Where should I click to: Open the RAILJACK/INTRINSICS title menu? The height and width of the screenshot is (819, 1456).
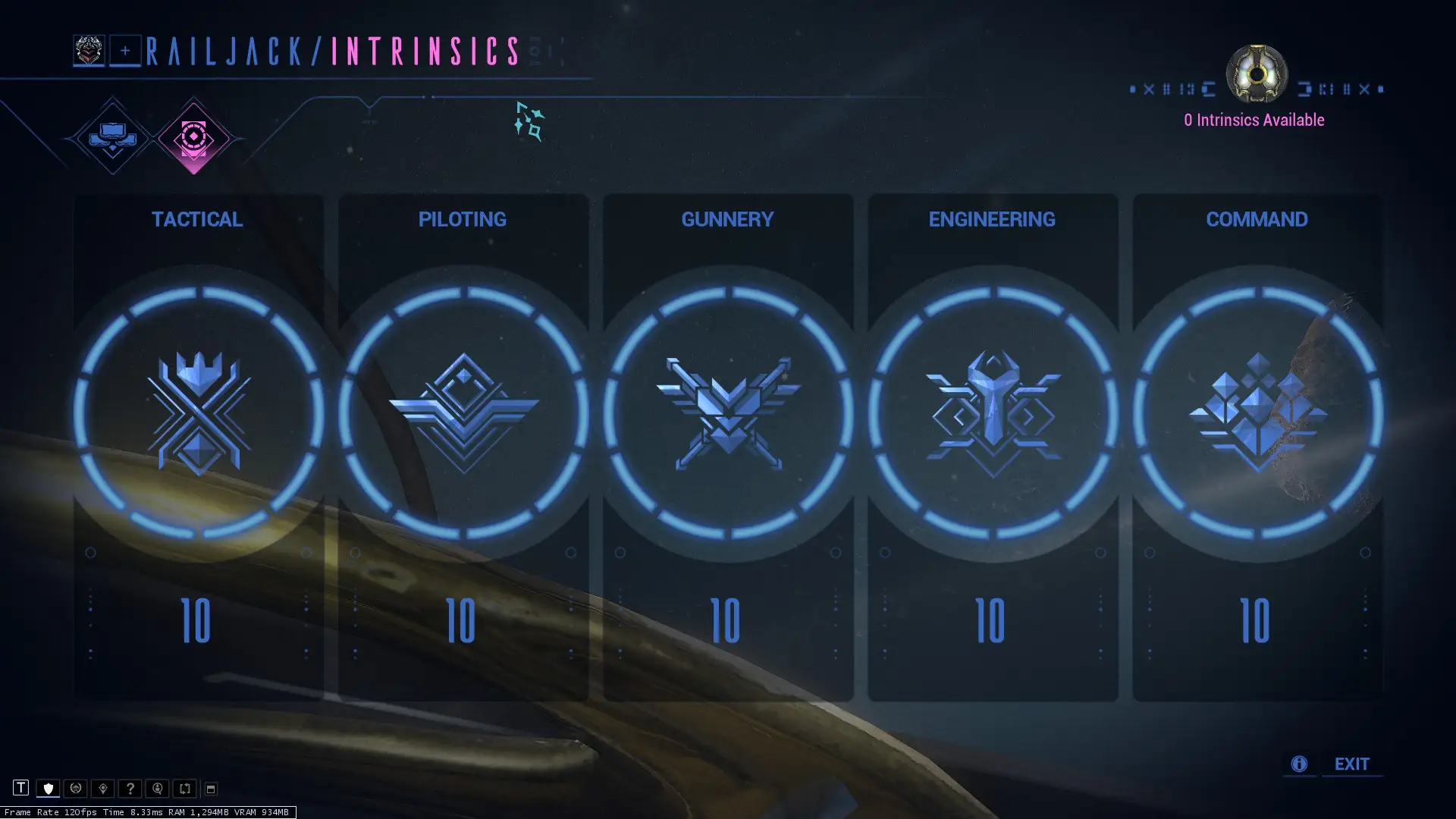[x=331, y=50]
